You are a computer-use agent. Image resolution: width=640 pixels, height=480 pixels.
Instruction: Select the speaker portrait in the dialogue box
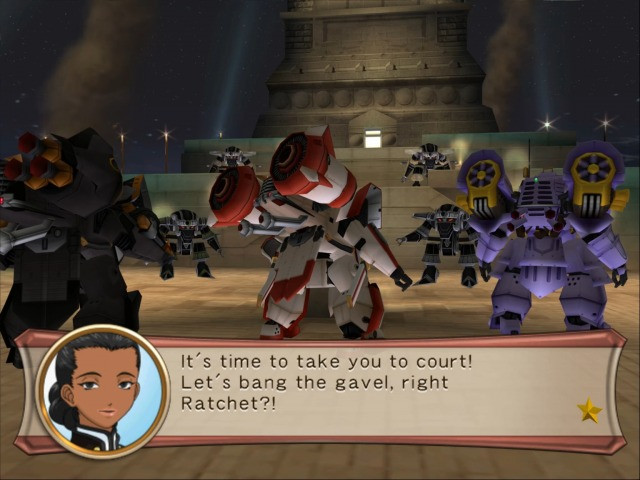[103, 390]
